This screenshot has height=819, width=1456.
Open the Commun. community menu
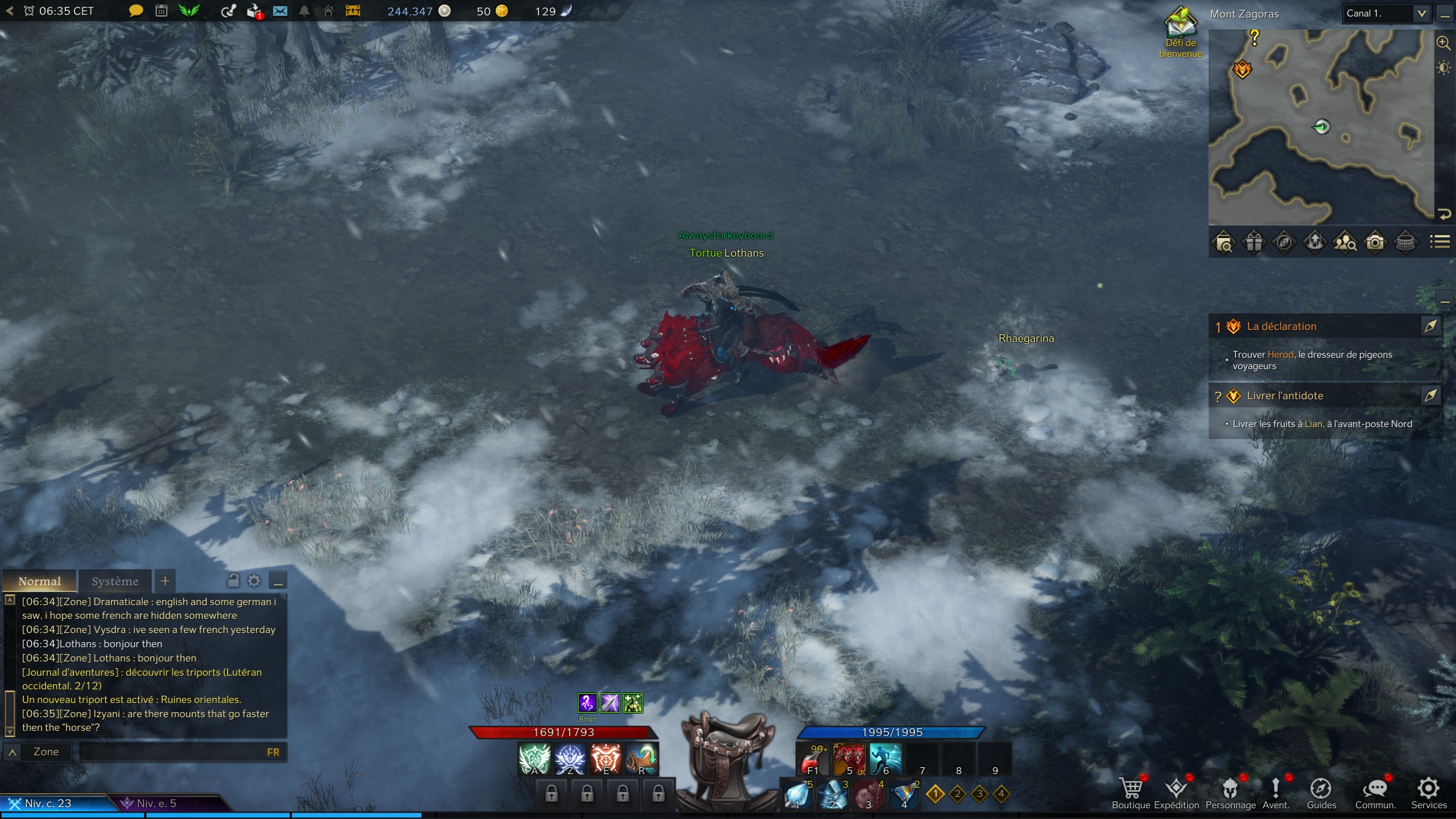pyautogui.click(x=1375, y=792)
